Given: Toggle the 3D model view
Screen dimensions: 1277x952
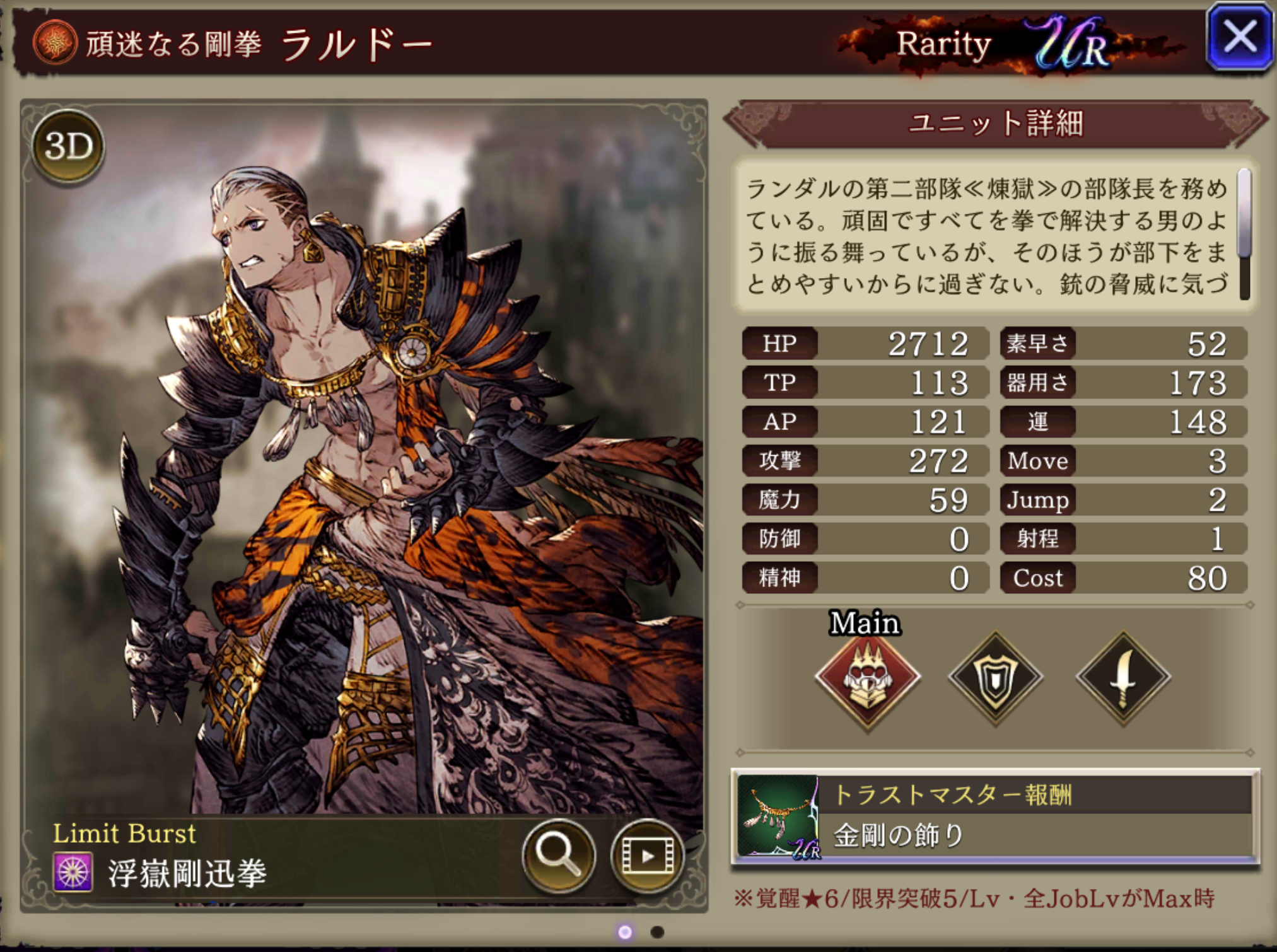Looking at the screenshot, I should tap(68, 147).
